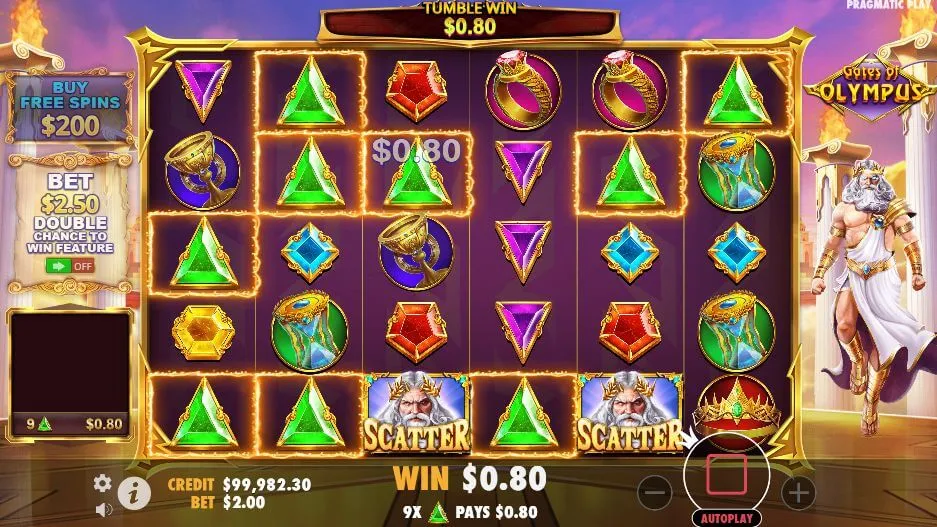
Task: Mute the sound via the speaker icon
Action: (x=102, y=509)
